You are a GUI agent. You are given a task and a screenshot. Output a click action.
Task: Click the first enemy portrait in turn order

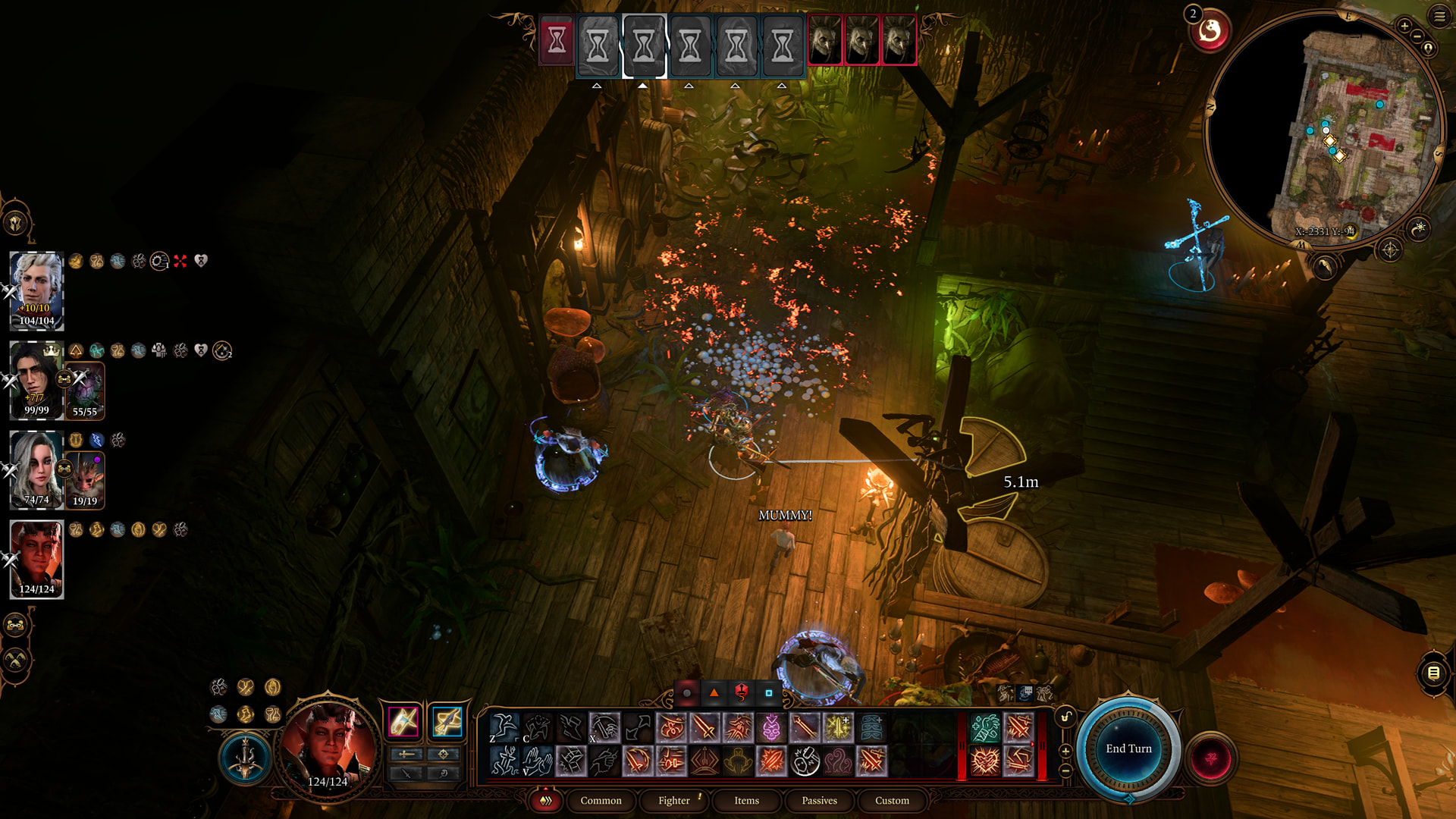pyautogui.click(x=824, y=41)
